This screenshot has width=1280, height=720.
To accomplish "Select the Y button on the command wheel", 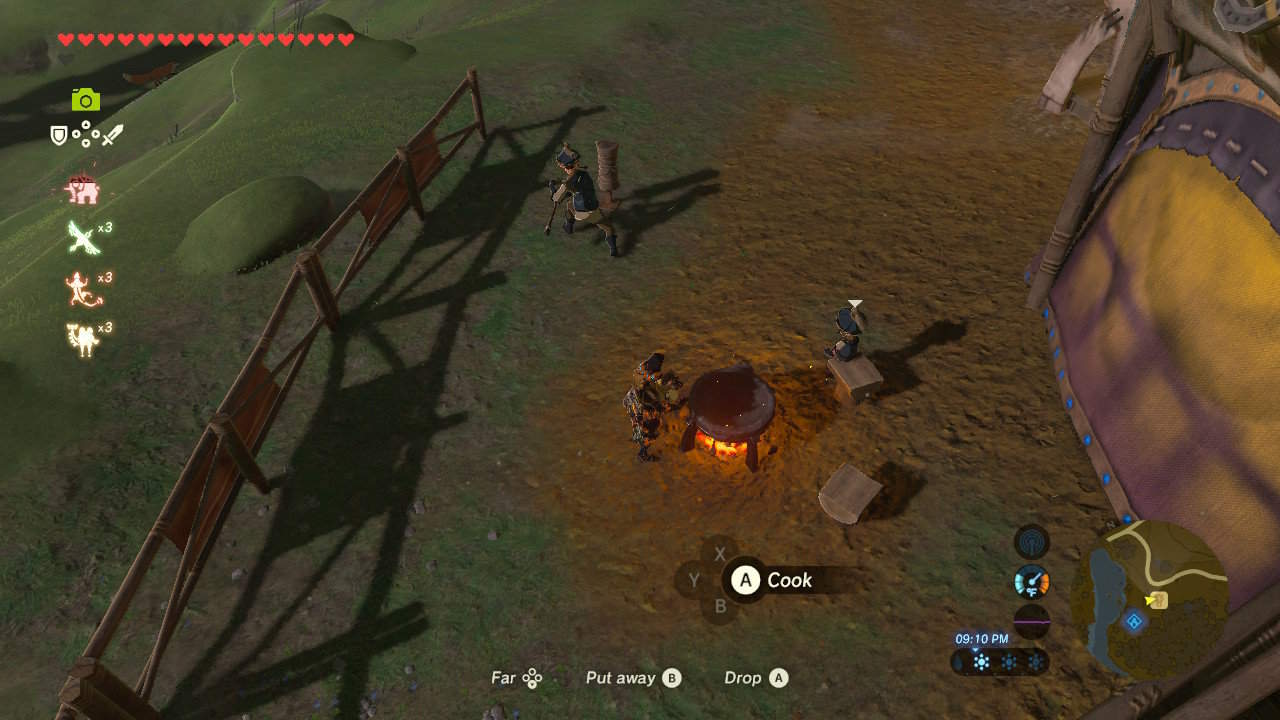I will pyautogui.click(x=695, y=580).
